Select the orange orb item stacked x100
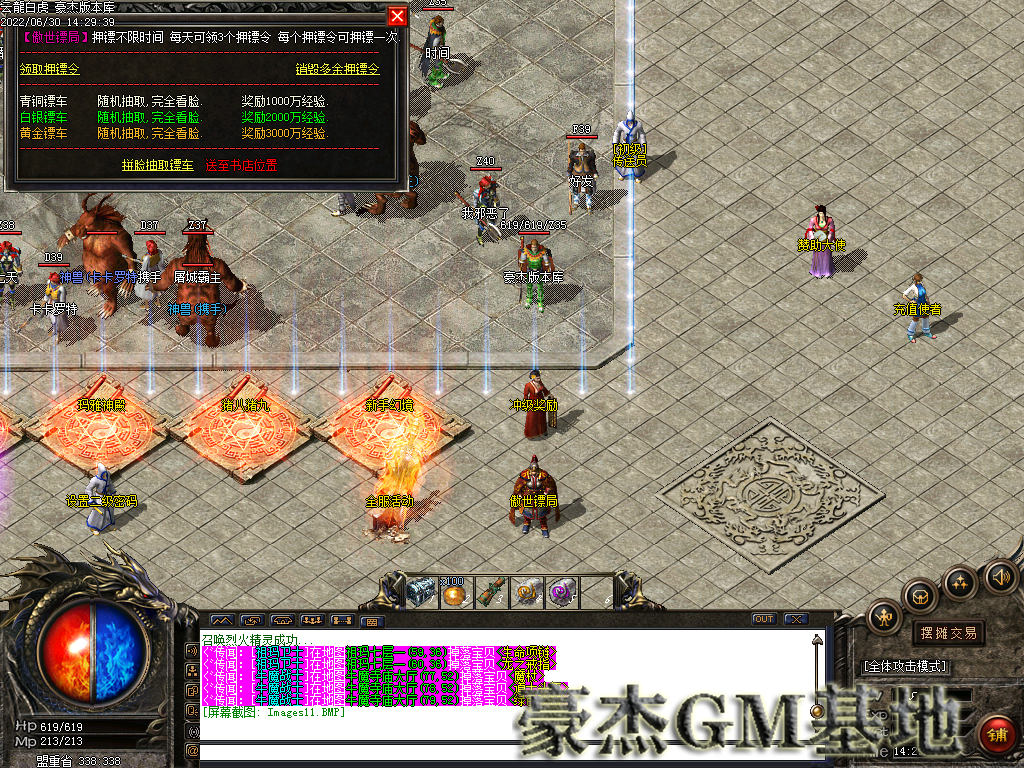 click(456, 593)
